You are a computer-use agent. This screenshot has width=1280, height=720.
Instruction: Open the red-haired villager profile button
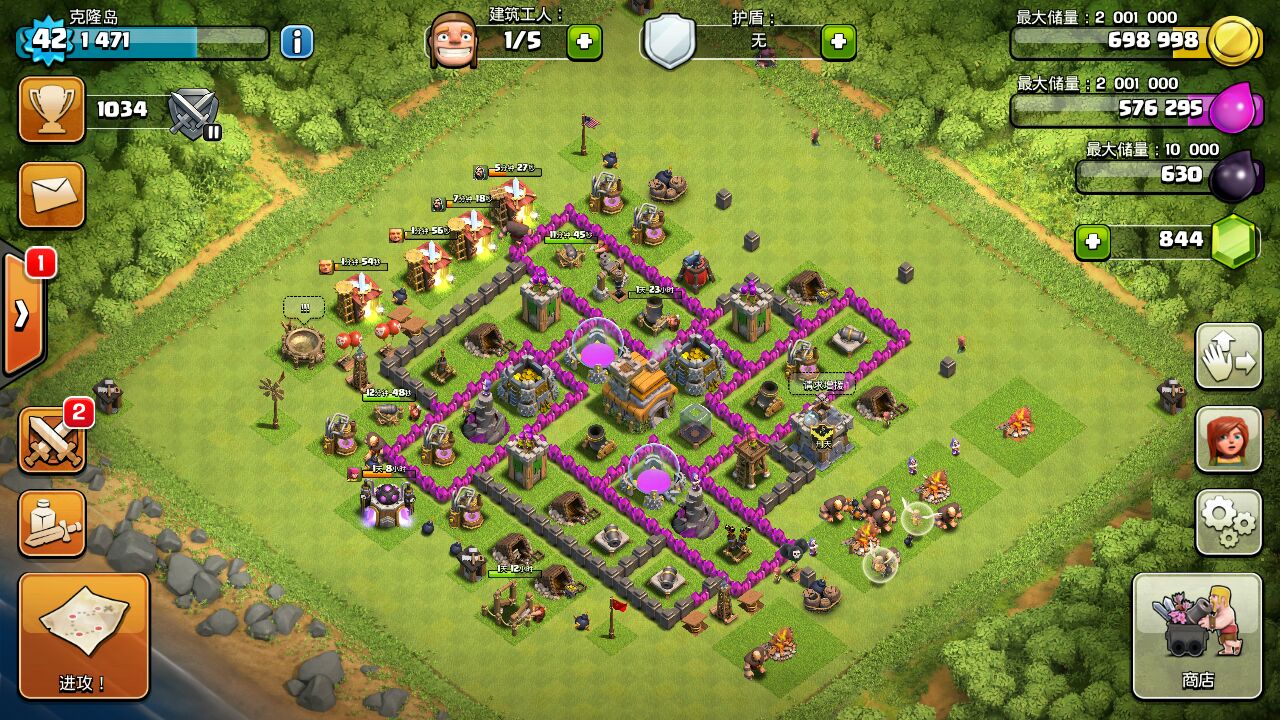(x=1228, y=439)
